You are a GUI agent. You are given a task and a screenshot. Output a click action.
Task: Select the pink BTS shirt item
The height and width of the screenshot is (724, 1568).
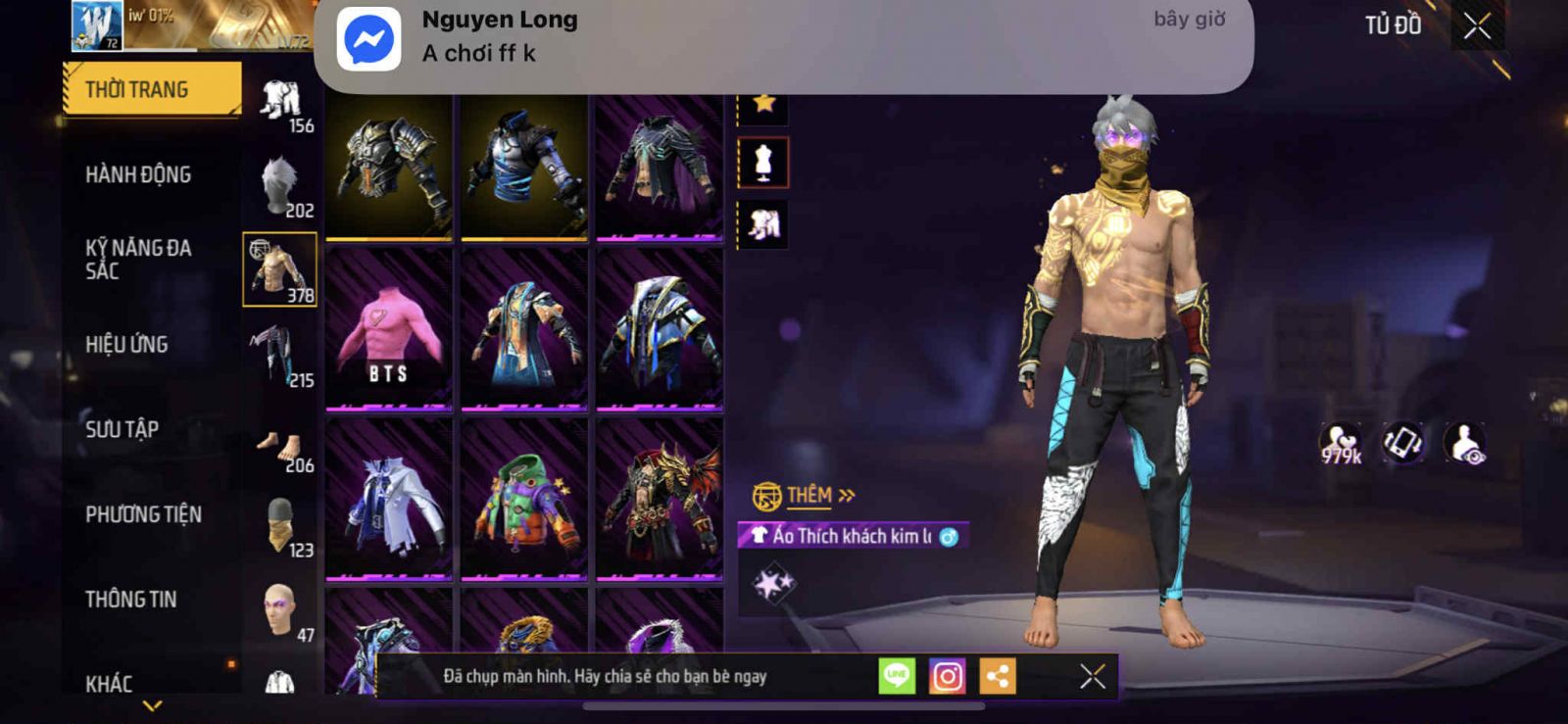(x=389, y=328)
